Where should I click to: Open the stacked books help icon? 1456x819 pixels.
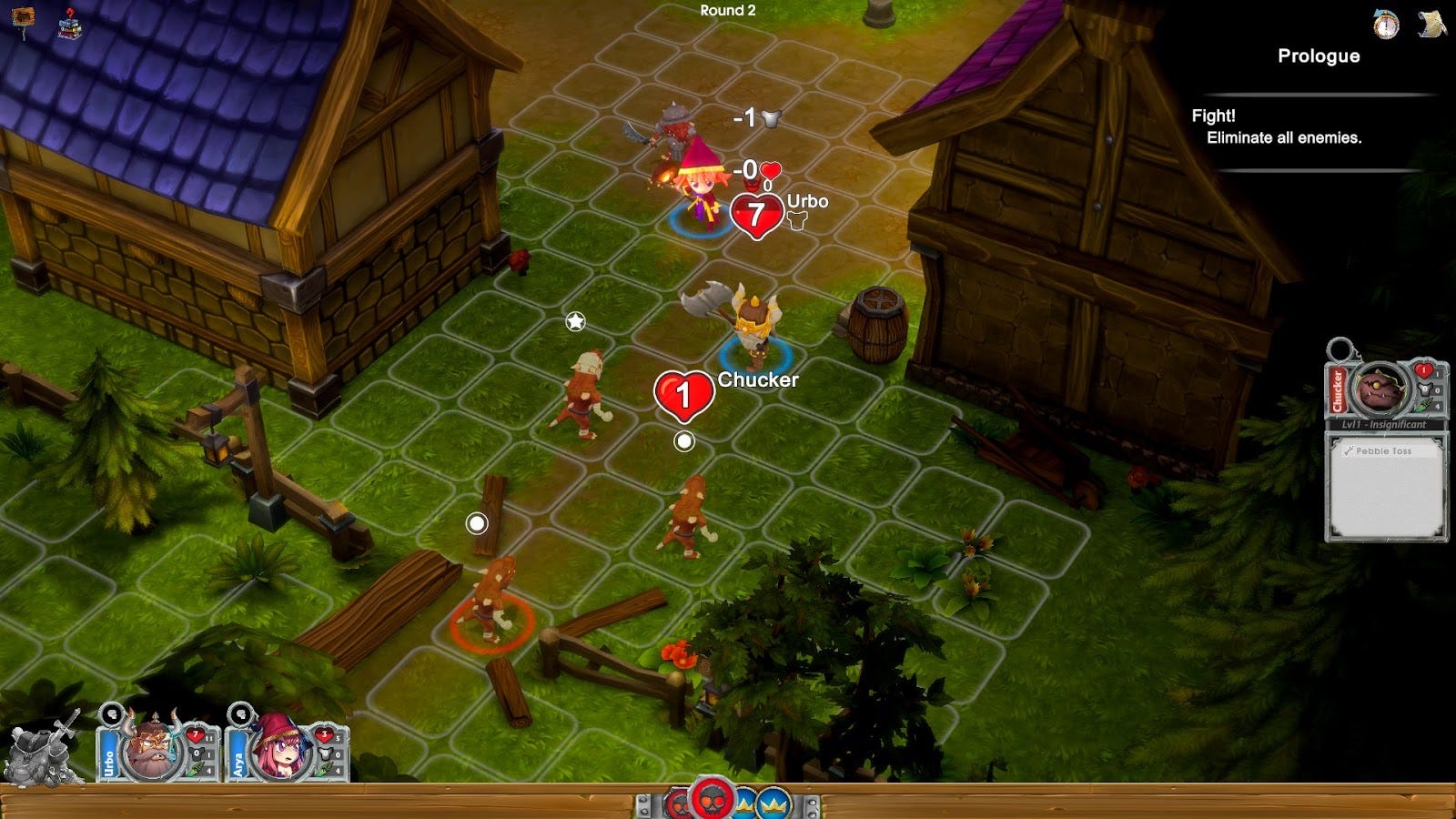tap(68, 24)
